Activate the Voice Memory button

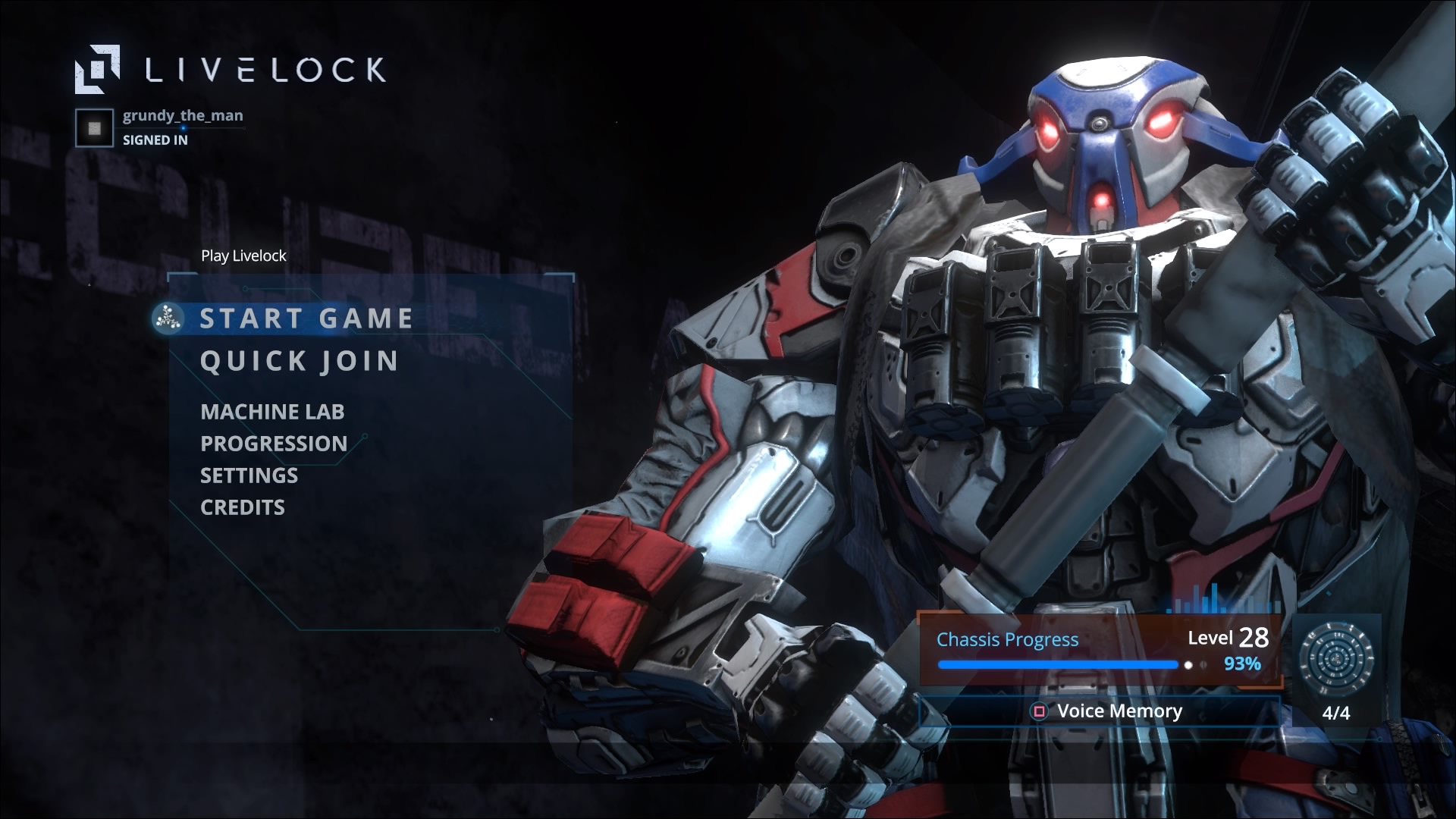point(1099,711)
